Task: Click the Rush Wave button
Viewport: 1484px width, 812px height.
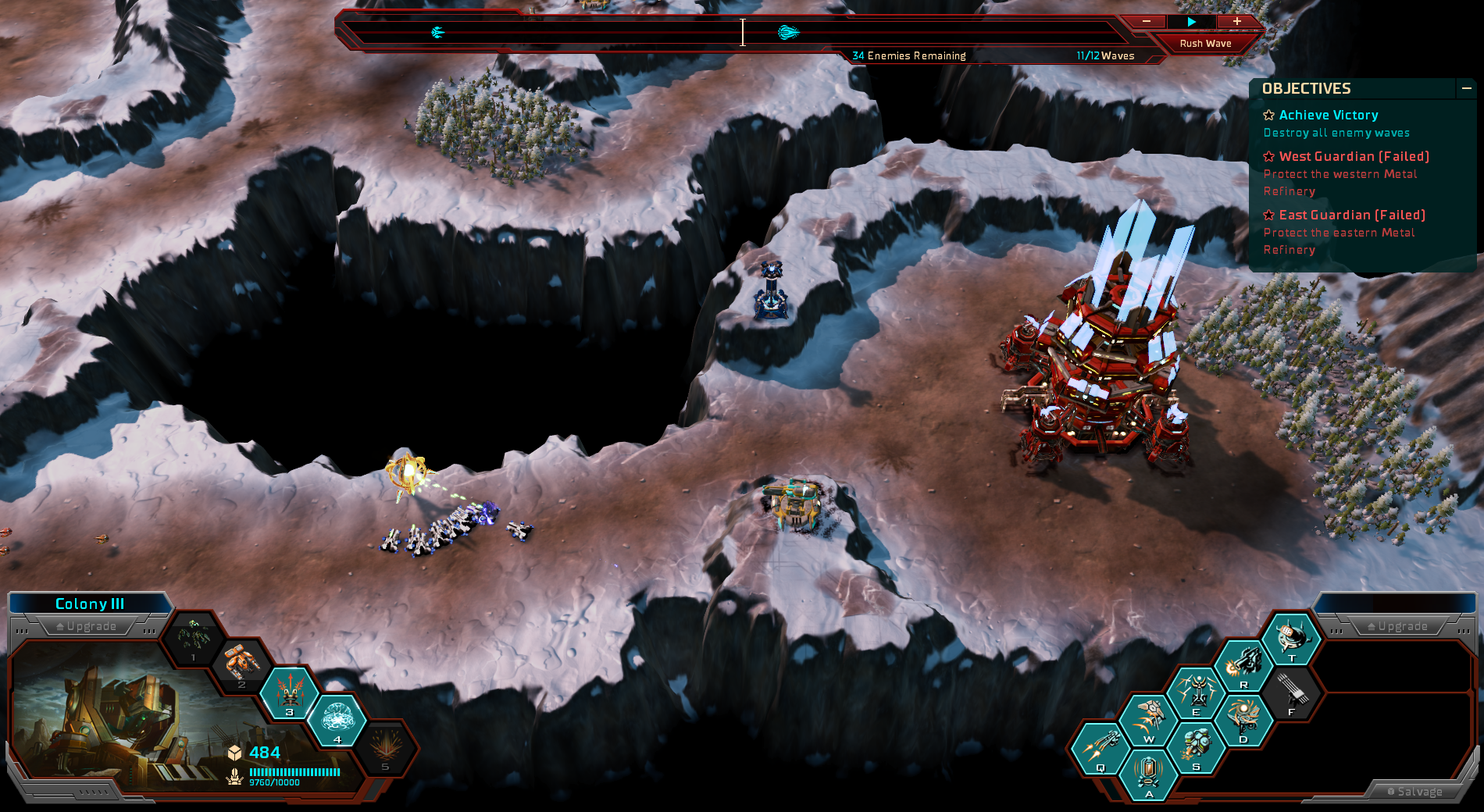Action: coord(1205,44)
